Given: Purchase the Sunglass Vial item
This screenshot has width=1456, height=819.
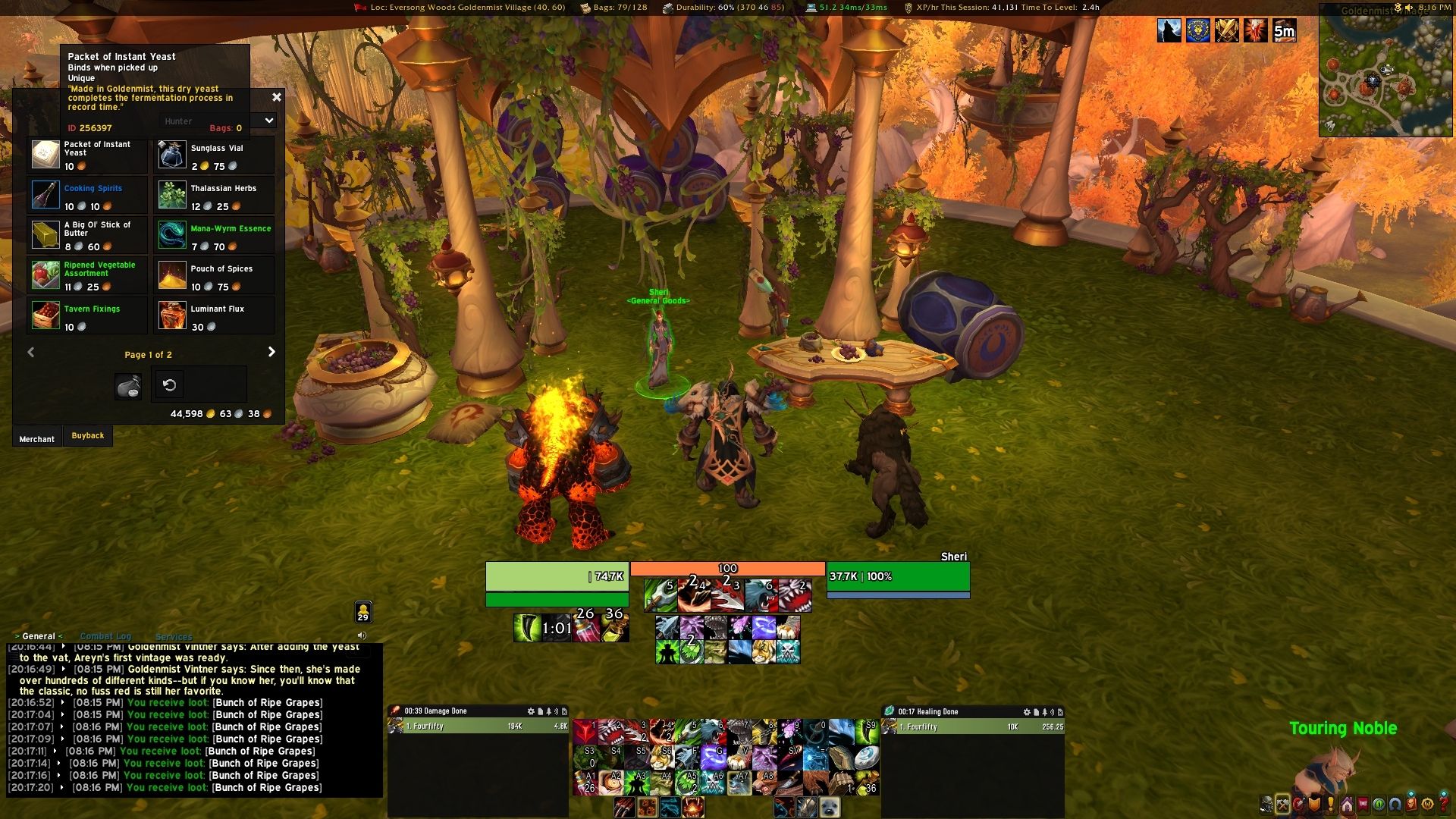Looking at the screenshot, I should click(x=173, y=155).
